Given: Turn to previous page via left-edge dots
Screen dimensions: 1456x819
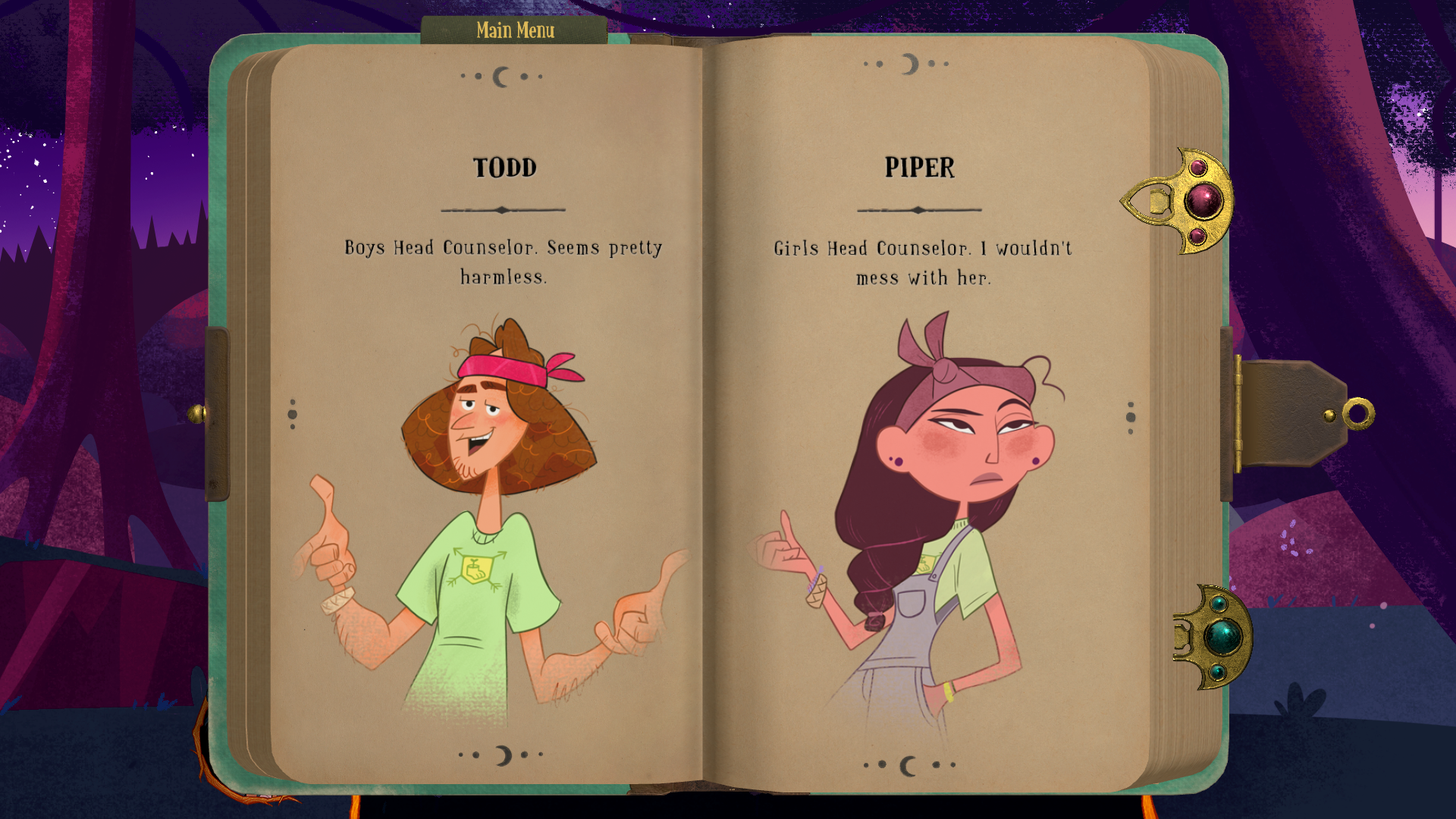Looking at the screenshot, I should tap(293, 414).
